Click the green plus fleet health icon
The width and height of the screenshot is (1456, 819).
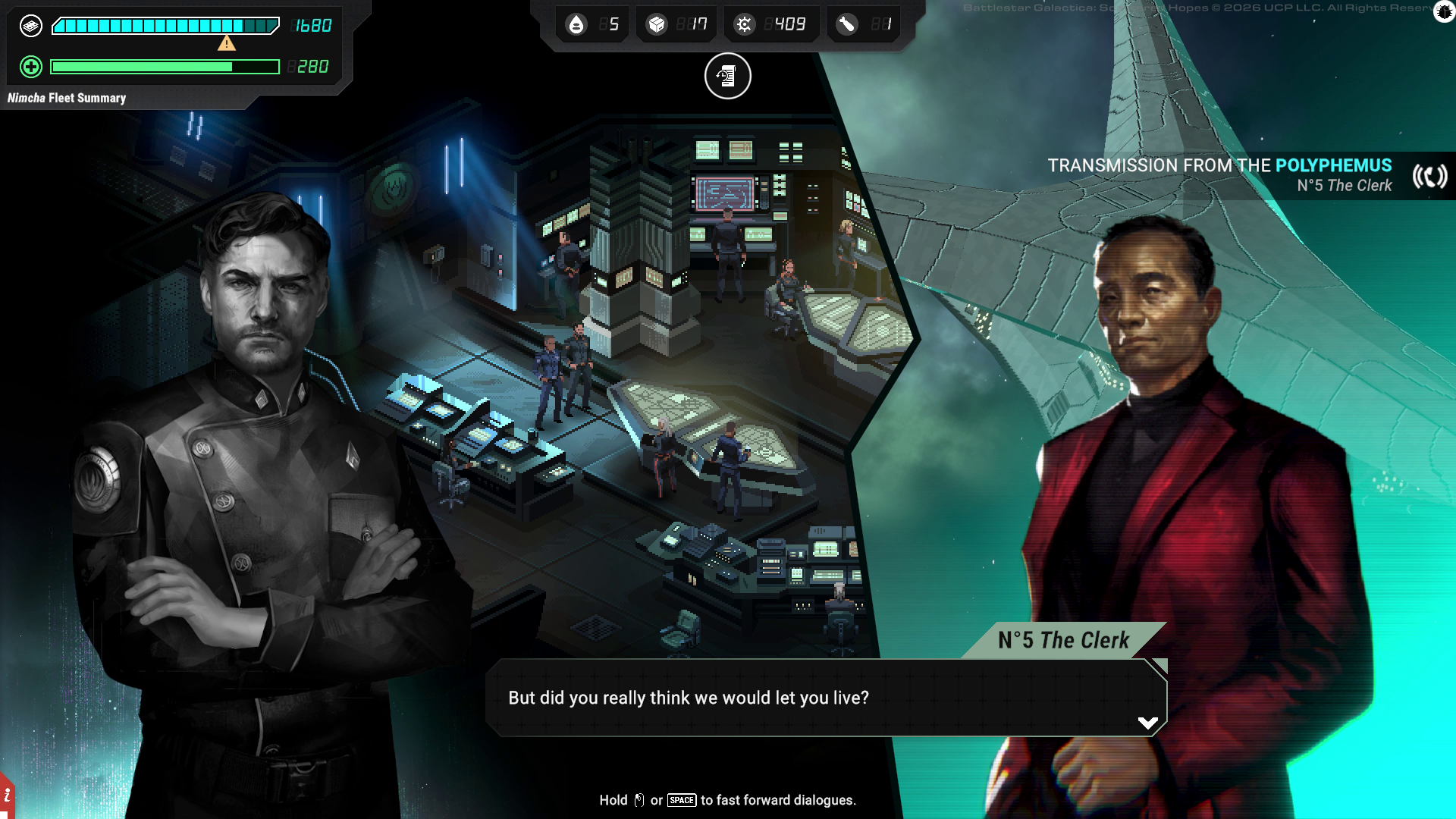coord(31,67)
